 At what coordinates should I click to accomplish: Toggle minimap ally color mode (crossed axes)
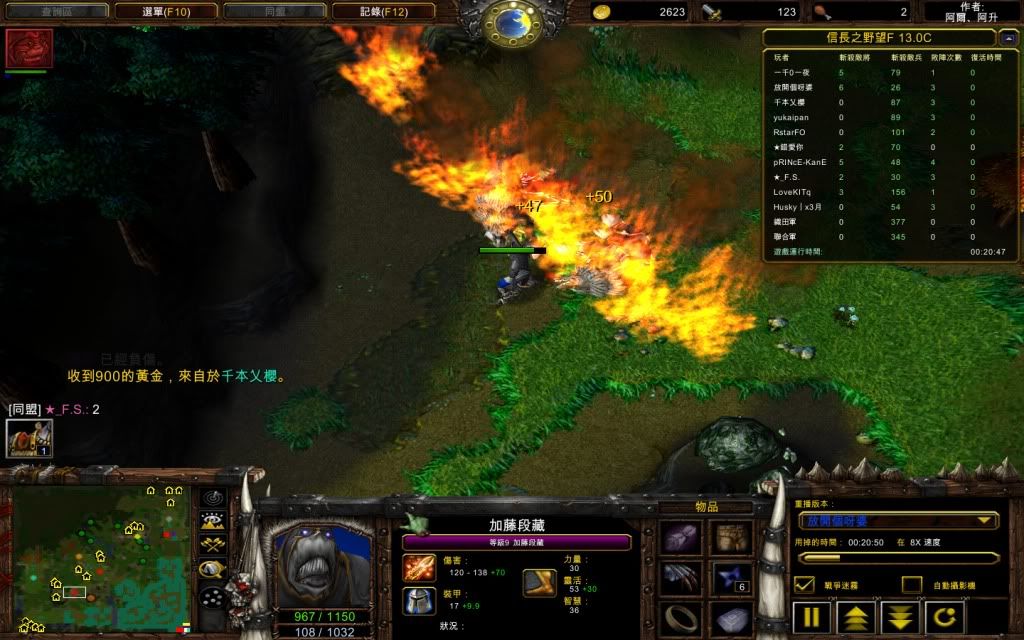point(212,544)
